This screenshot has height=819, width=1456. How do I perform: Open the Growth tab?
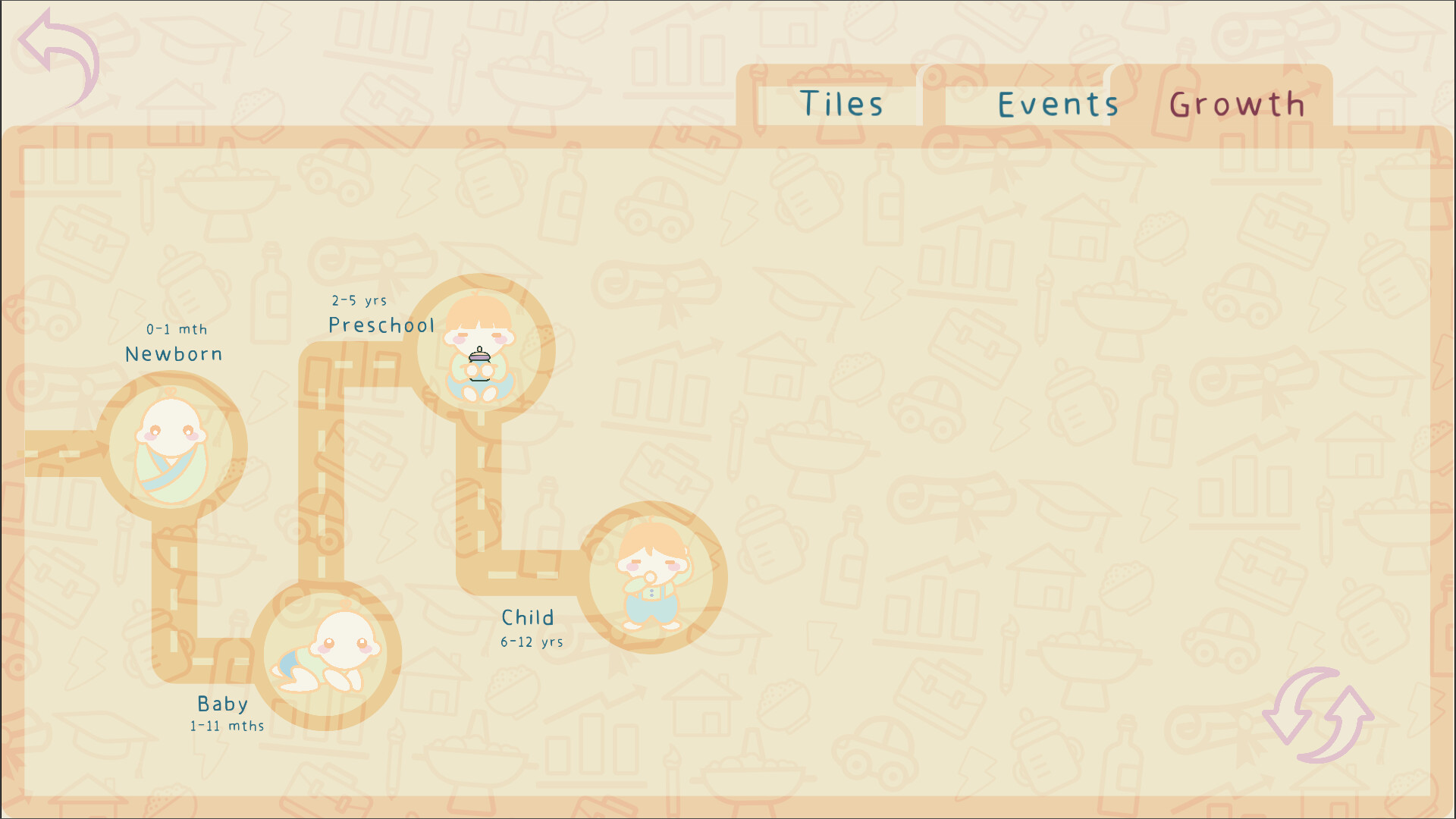point(1238,105)
